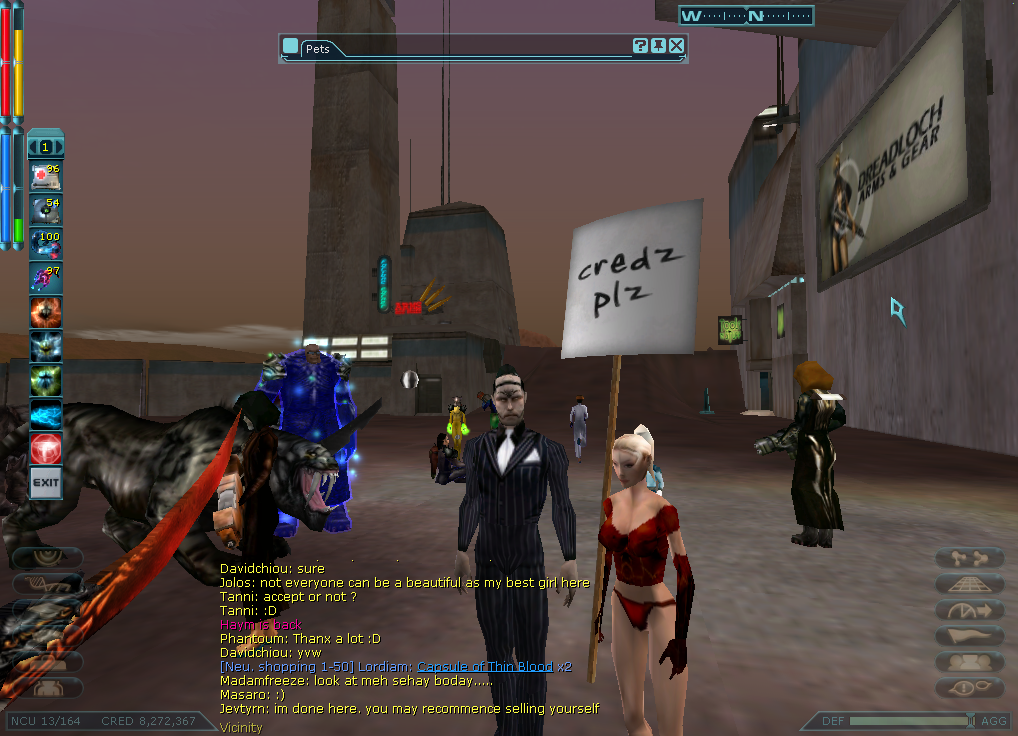Open the Capsule of Thin Blood chat link
1018x736 pixels.
(484, 666)
